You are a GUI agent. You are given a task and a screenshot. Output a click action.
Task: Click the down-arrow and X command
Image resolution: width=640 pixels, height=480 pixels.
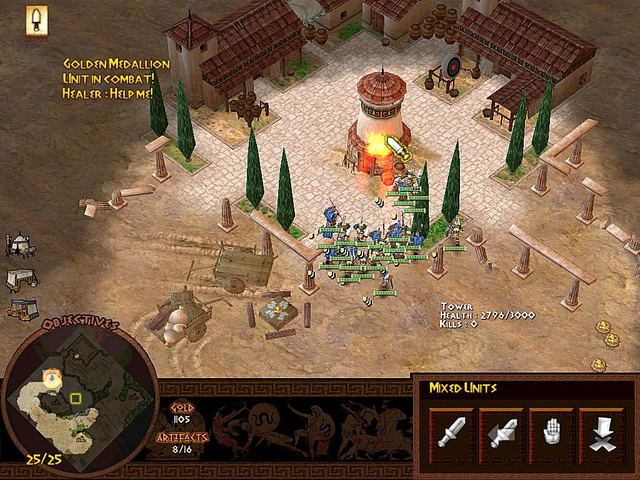pyautogui.click(x=600, y=429)
